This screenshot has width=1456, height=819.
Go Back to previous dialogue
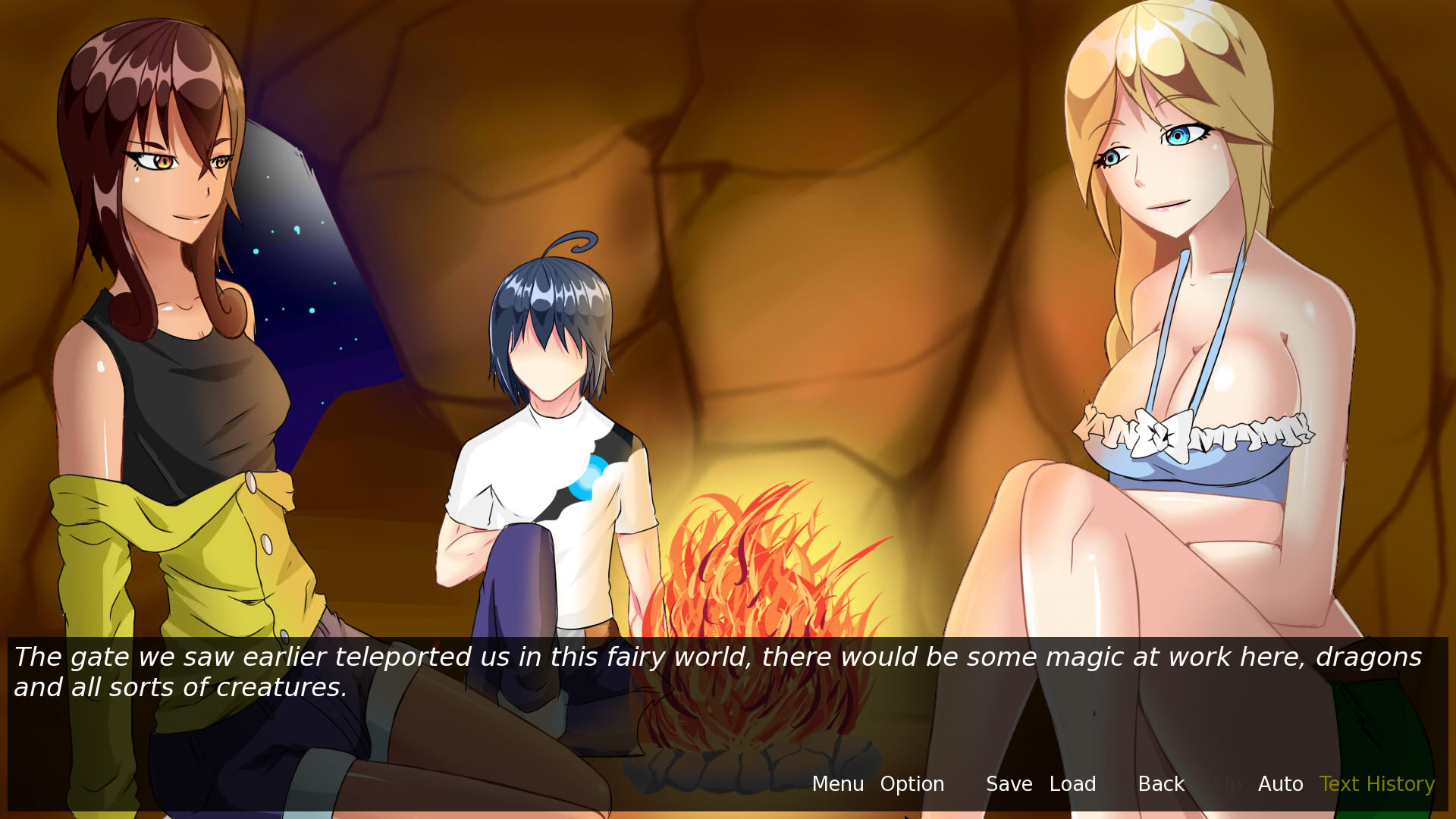coord(1161,784)
